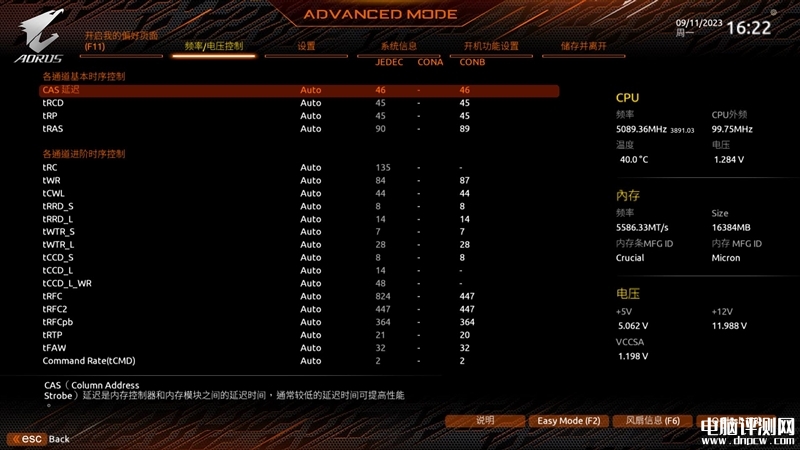The image size is (800, 450).
Task: Choose the tRCD timing setting
Action: (53, 103)
